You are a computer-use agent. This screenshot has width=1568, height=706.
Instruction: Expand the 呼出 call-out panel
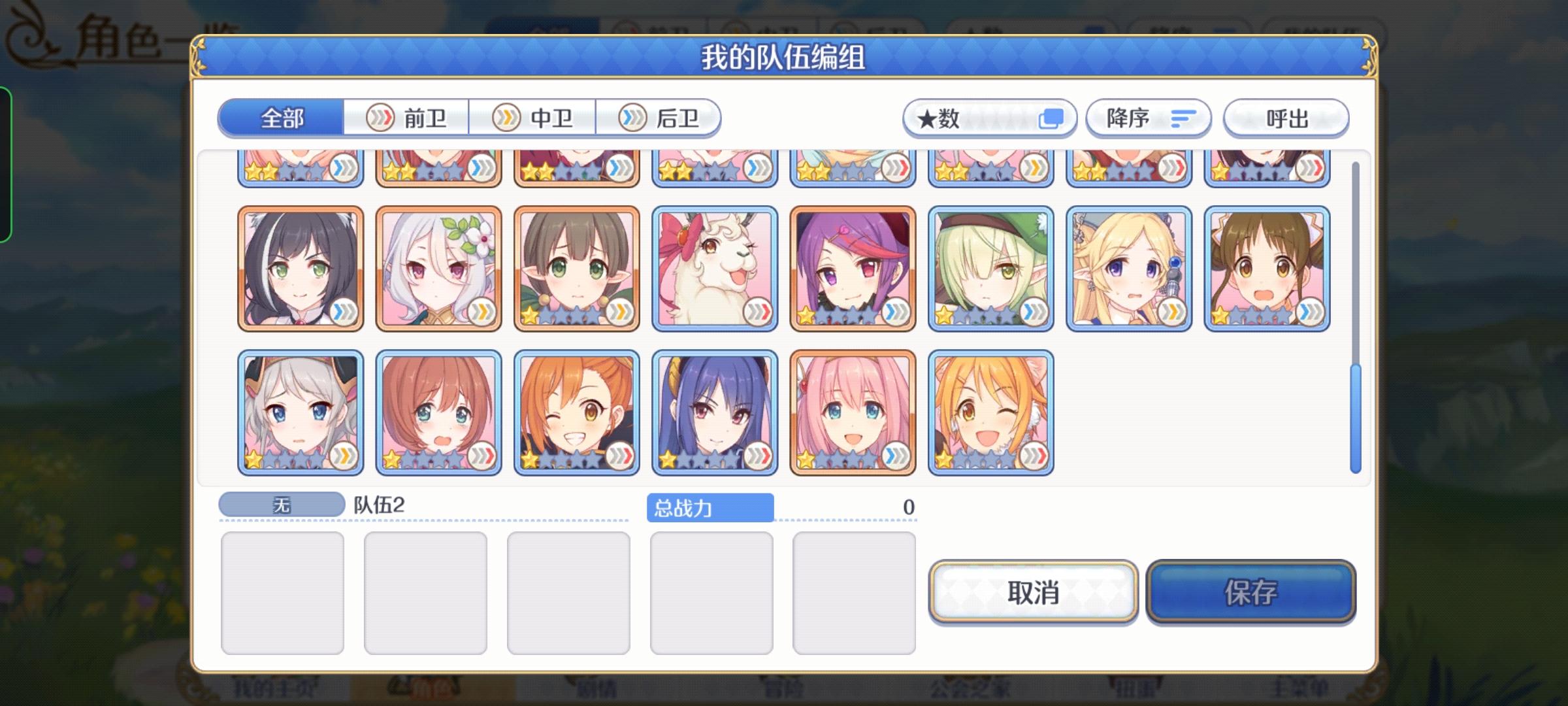1284,118
